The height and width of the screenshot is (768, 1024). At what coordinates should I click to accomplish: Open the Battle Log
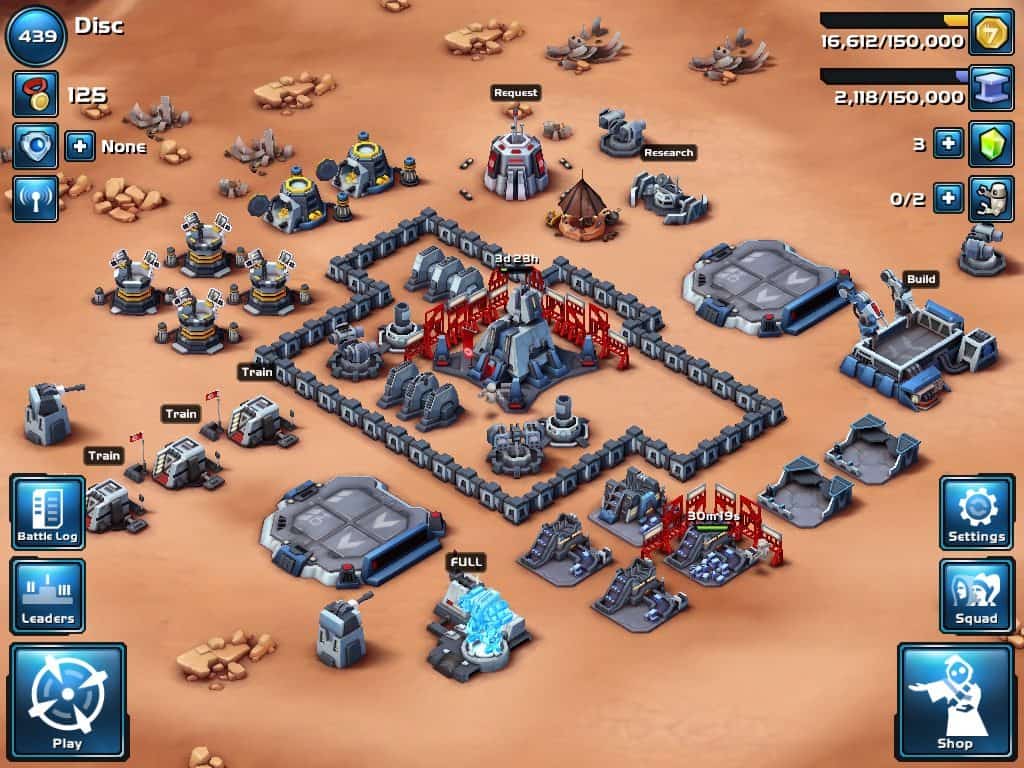pyautogui.click(x=47, y=512)
